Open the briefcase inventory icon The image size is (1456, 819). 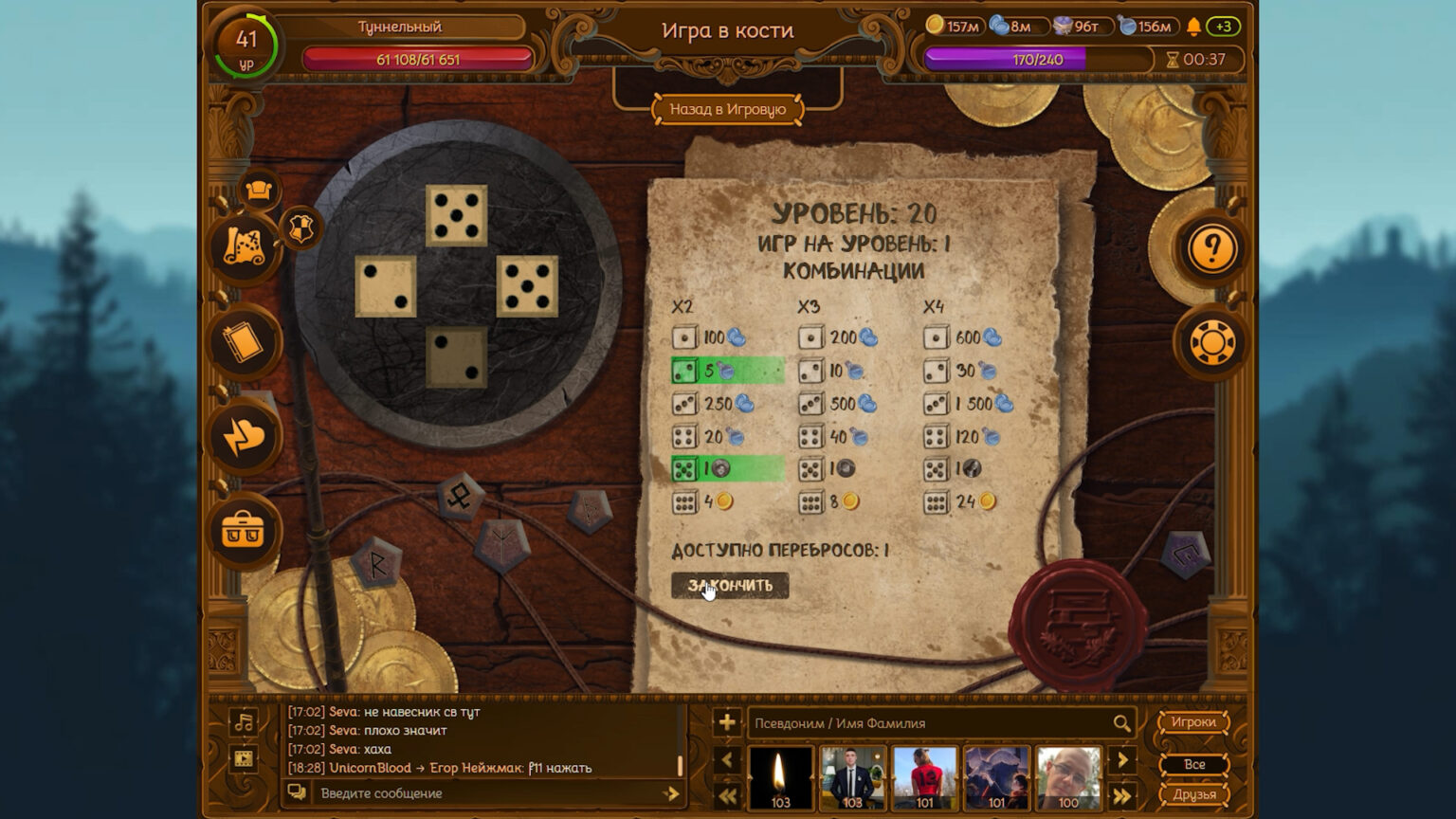244,531
